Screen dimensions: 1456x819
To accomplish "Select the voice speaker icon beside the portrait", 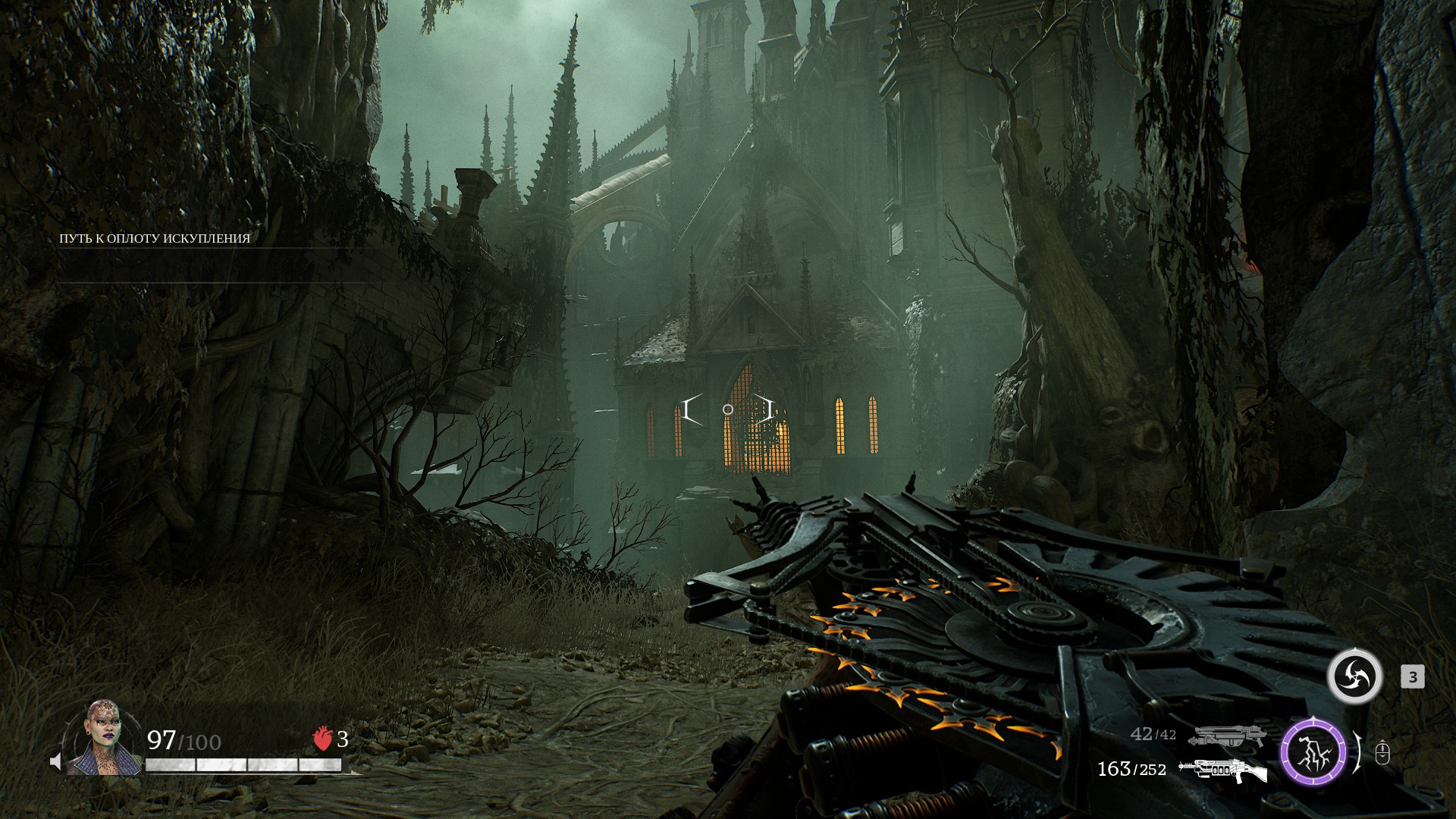I will tap(55, 761).
